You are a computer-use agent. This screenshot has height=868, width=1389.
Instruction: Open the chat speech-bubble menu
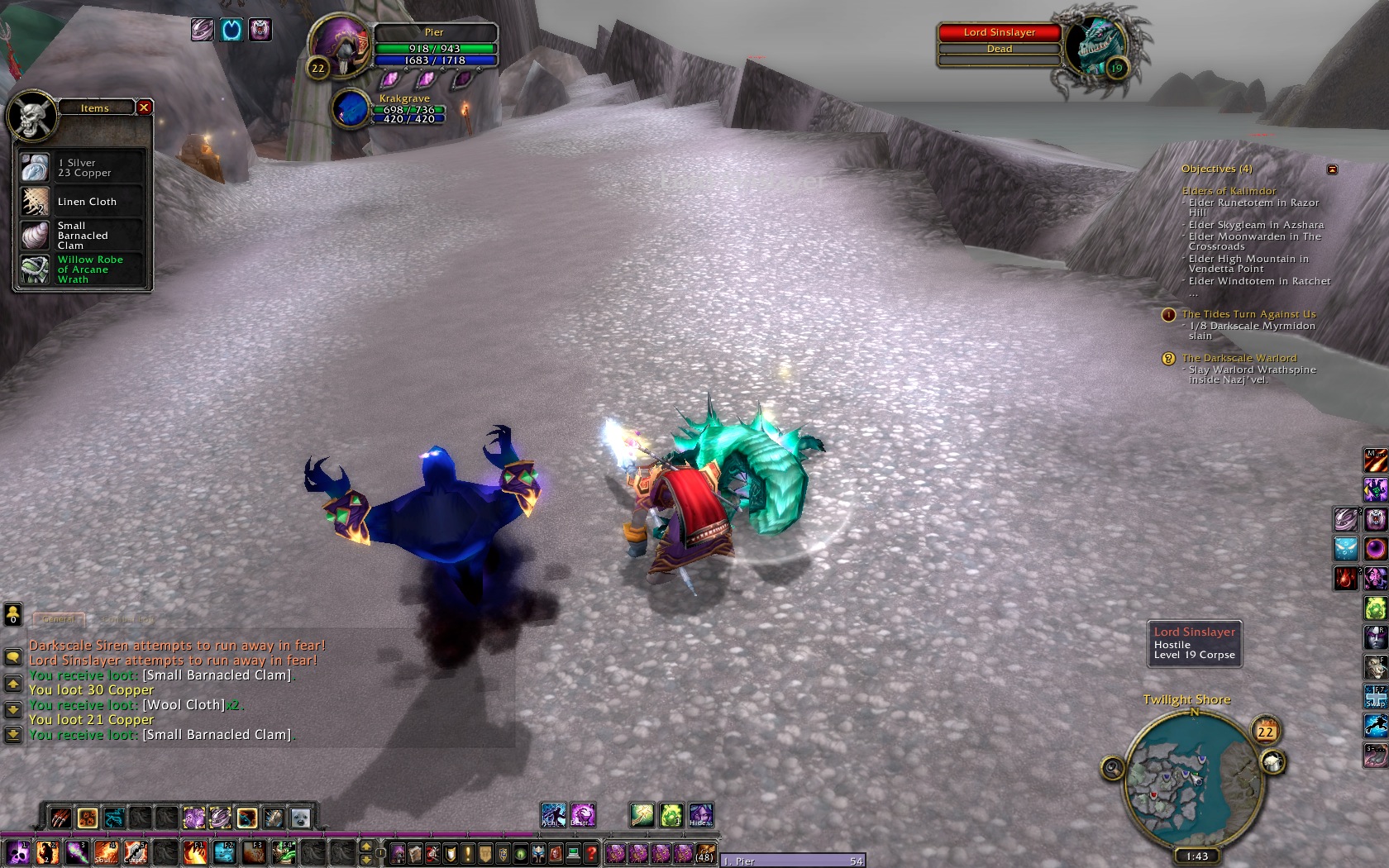click(13, 657)
